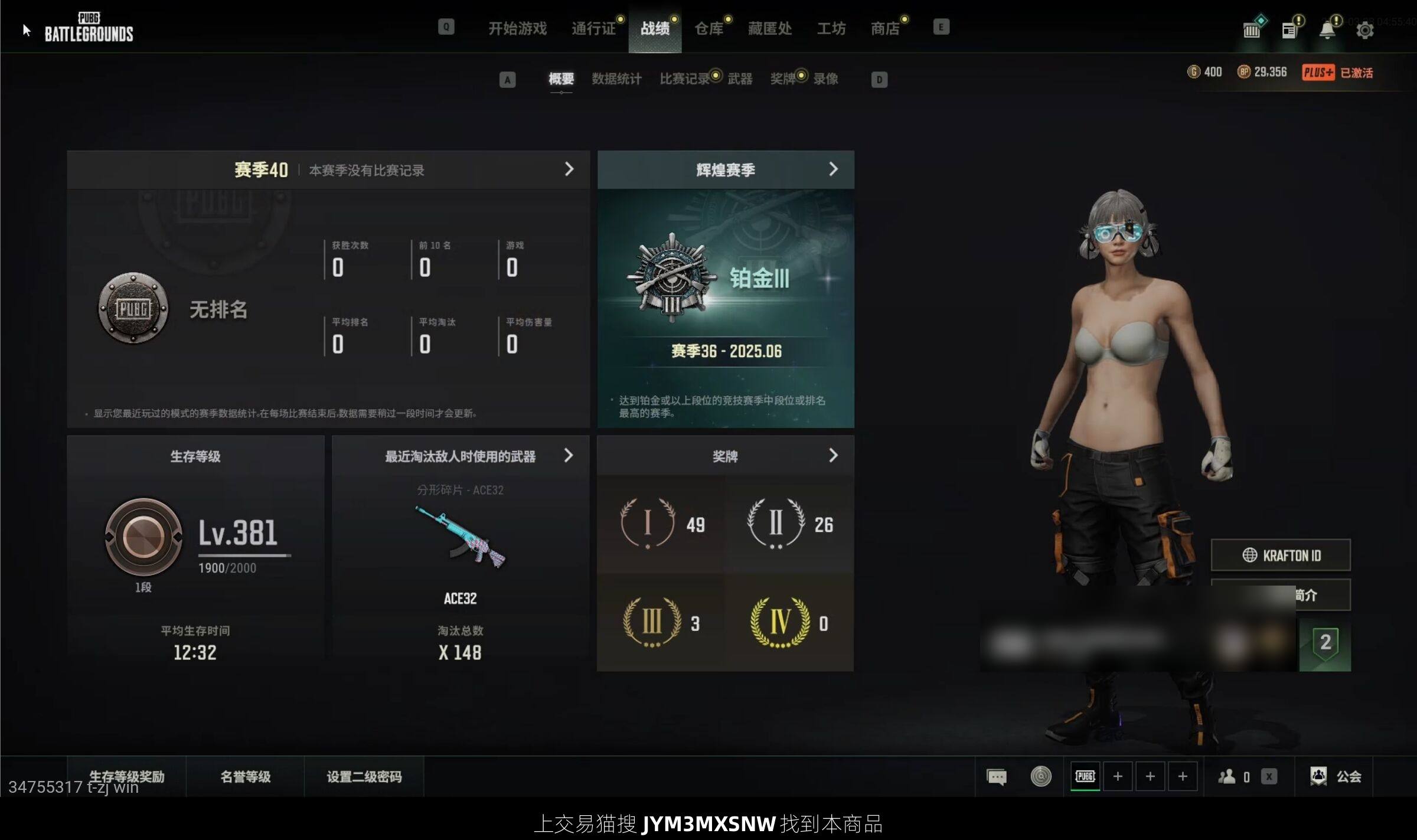The height and width of the screenshot is (840, 1417).
Task: Select the 工坊 workshop tab
Action: tap(831, 28)
